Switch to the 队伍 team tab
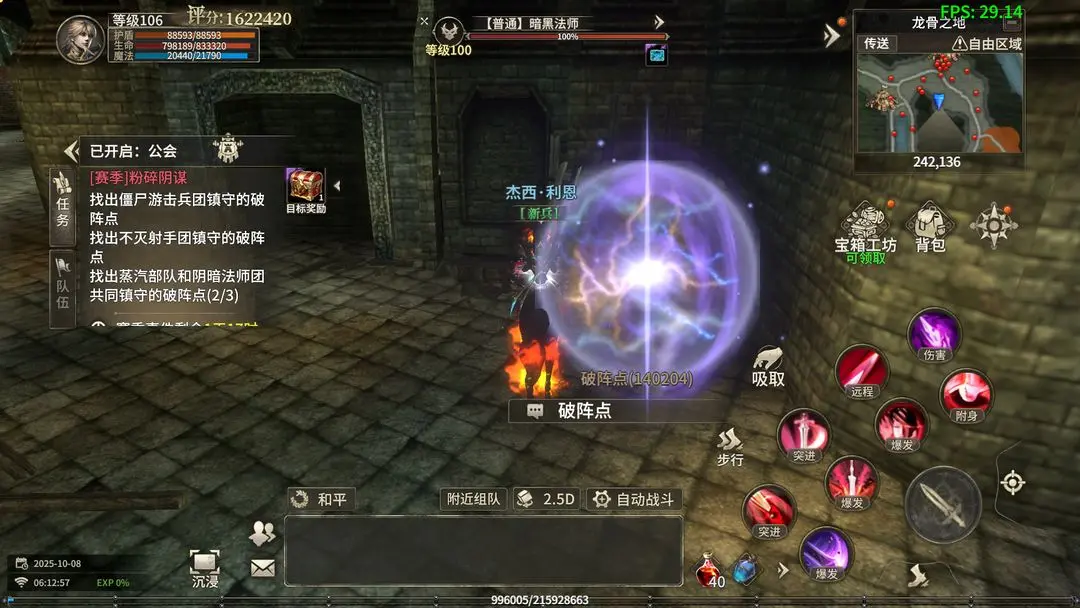This screenshot has width=1080, height=608. [x=62, y=288]
